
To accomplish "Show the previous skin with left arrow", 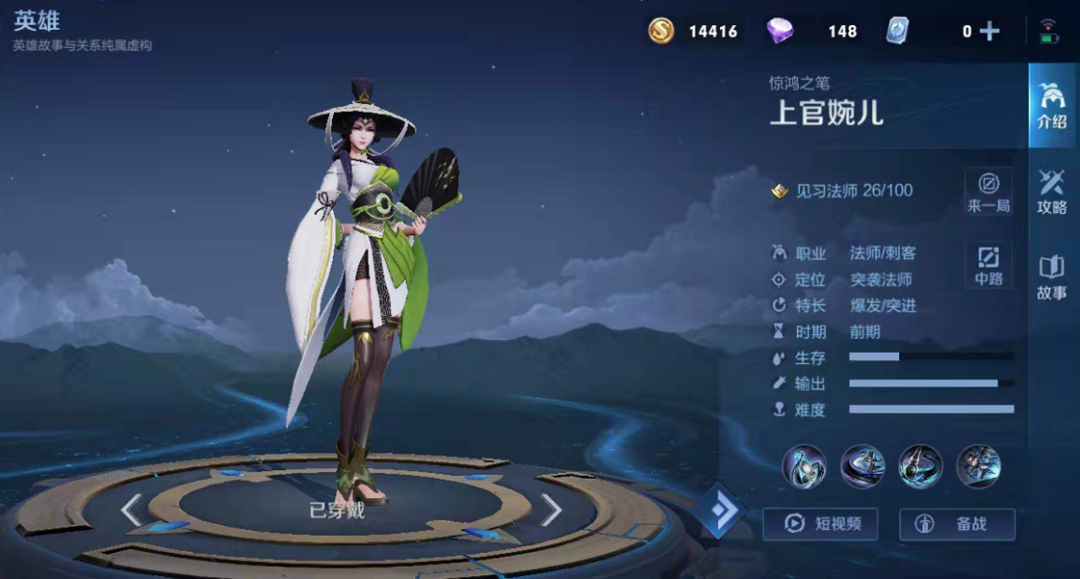I will click(131, 510).
